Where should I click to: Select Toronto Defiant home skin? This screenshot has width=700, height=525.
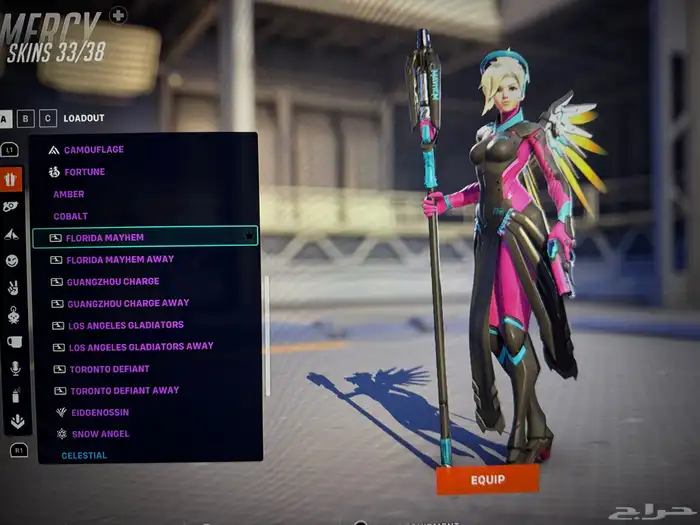coord(108,369)
